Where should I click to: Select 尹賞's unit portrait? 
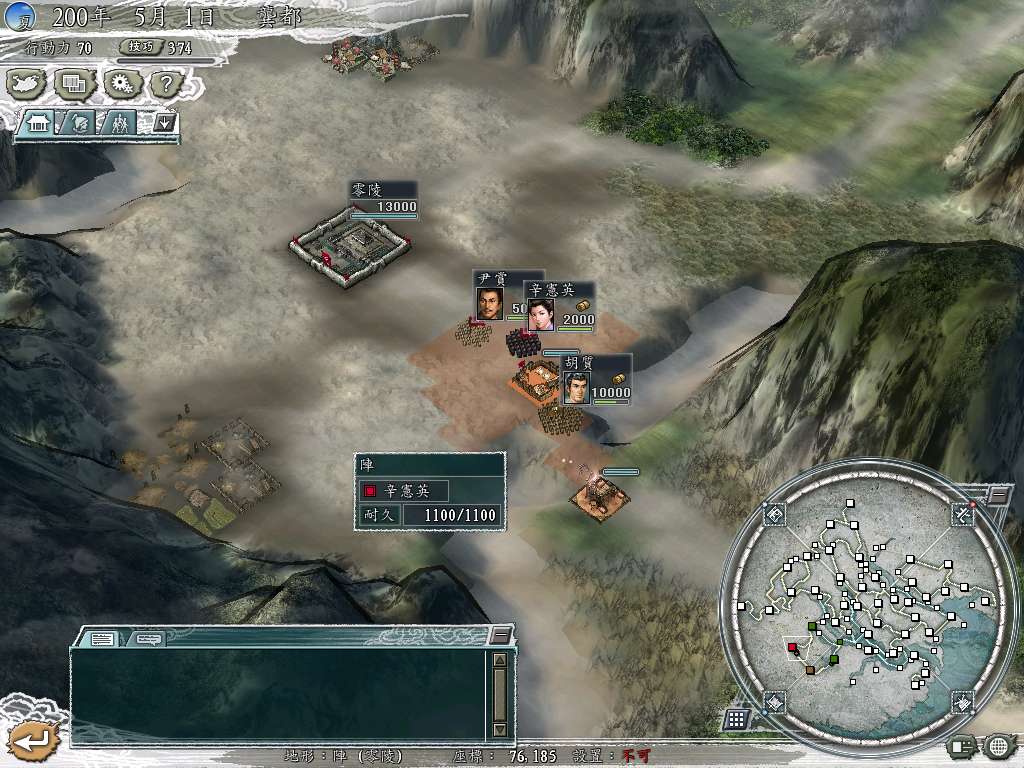(489, 304)
